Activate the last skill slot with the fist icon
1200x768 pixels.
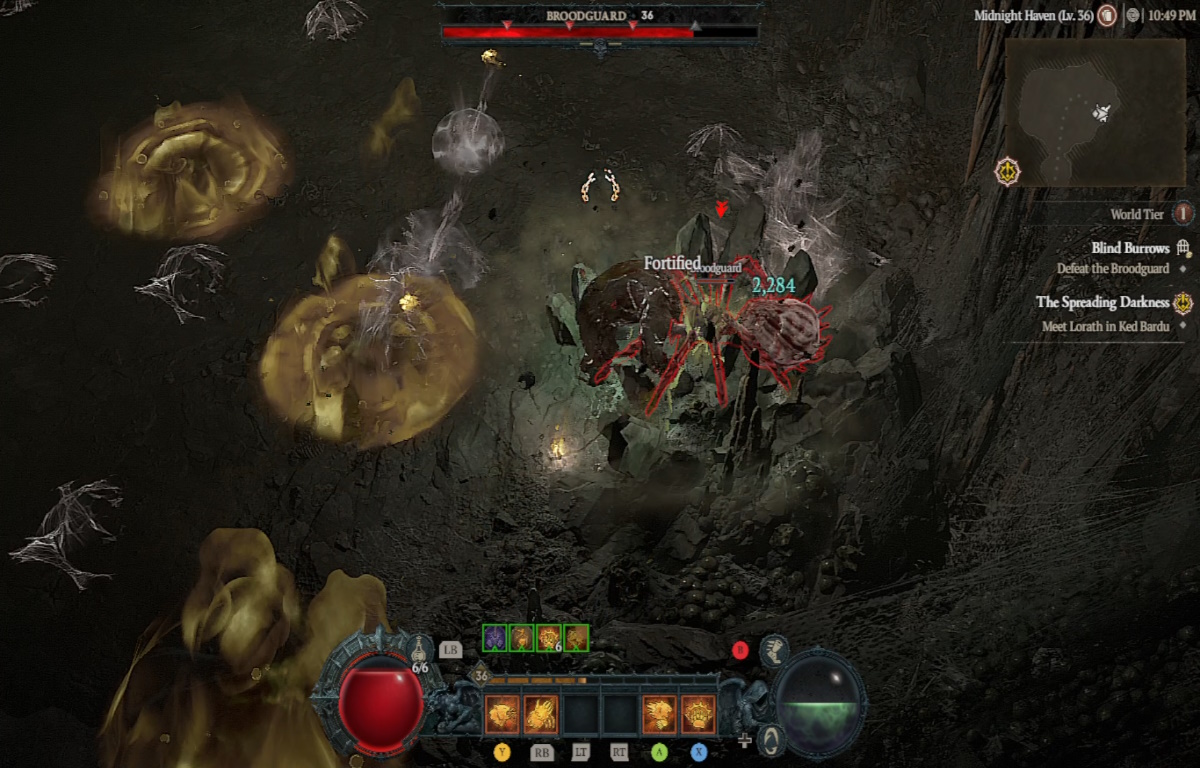(x=698, y=714)
